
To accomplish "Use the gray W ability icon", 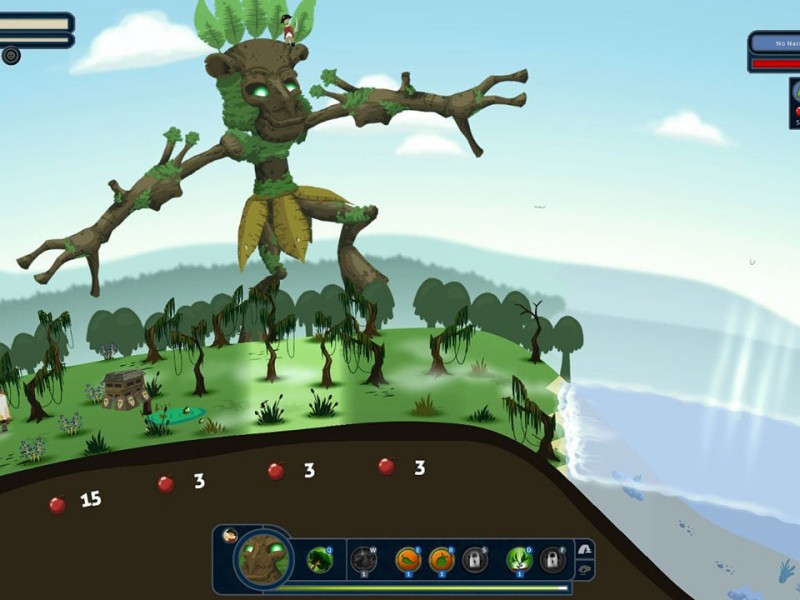I will 364,559.
